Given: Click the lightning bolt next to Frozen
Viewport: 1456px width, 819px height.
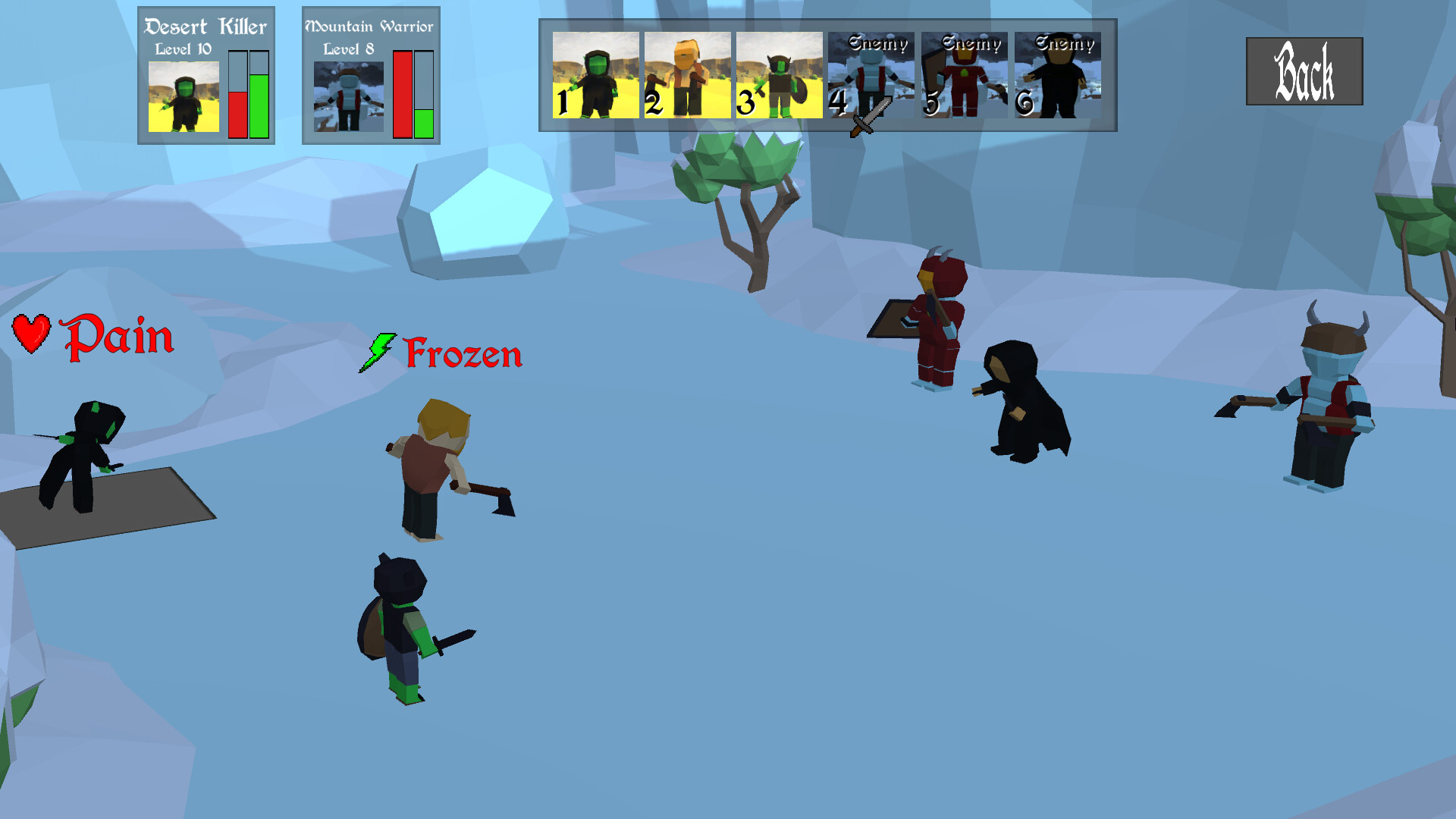Looking at the screenshot, I should coord(379,351).
